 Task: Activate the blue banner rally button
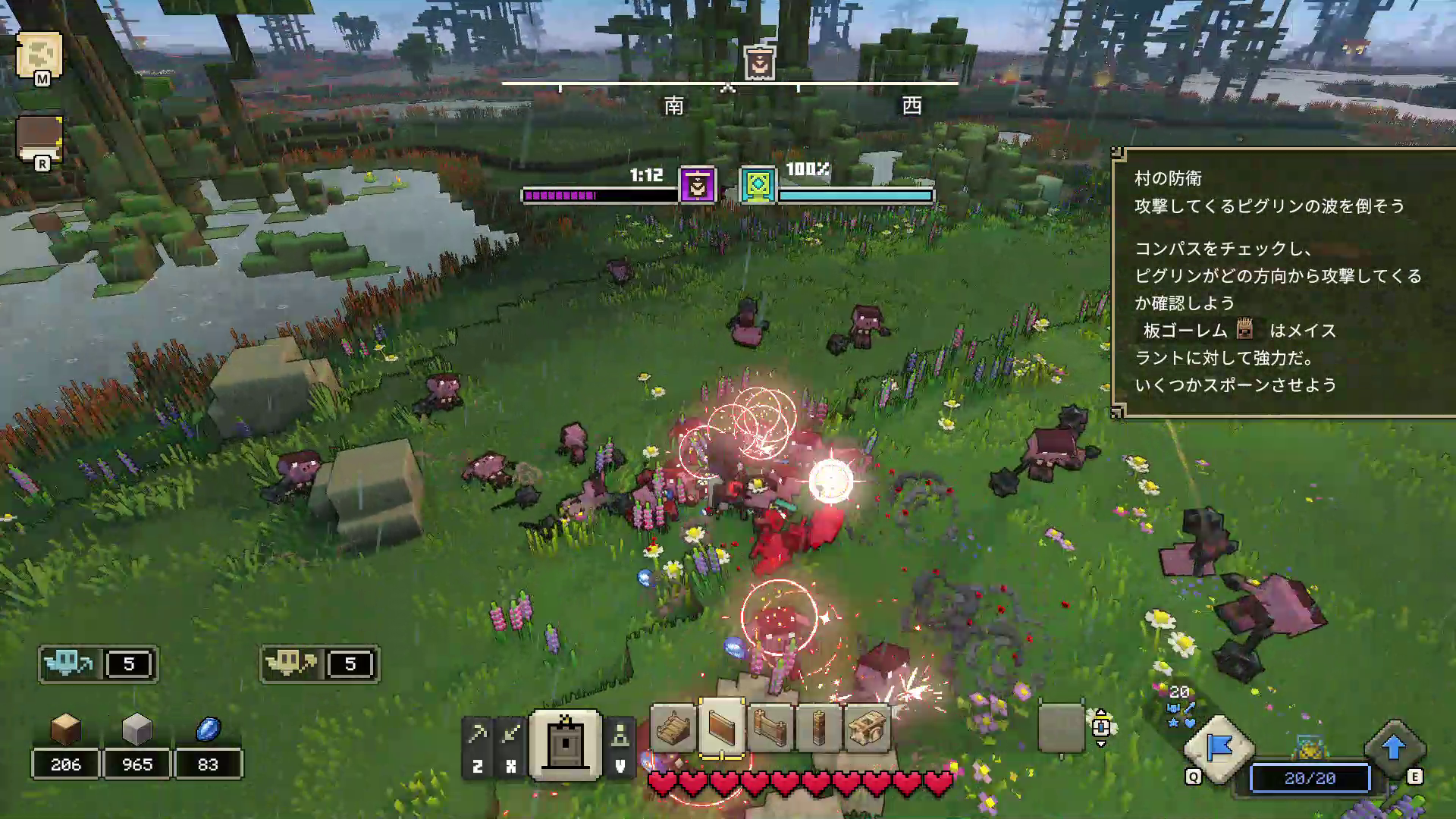(x=1219, y=748)
